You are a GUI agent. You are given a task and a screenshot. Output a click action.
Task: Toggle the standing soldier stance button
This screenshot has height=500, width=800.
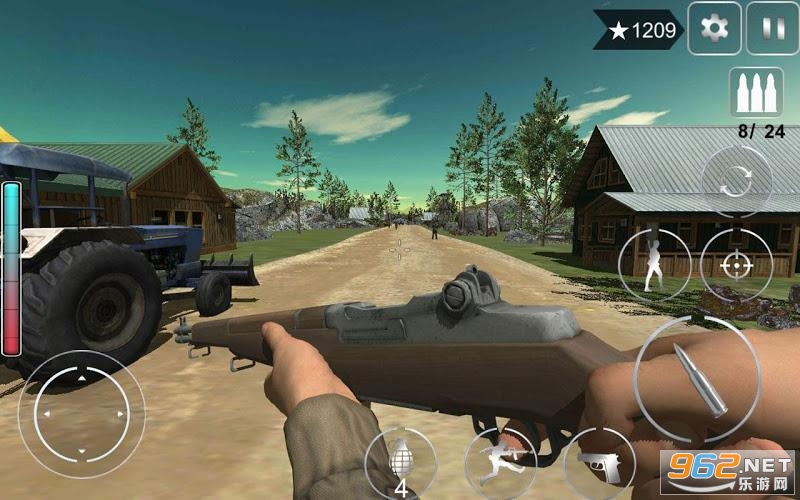click(x=655, y=264)
